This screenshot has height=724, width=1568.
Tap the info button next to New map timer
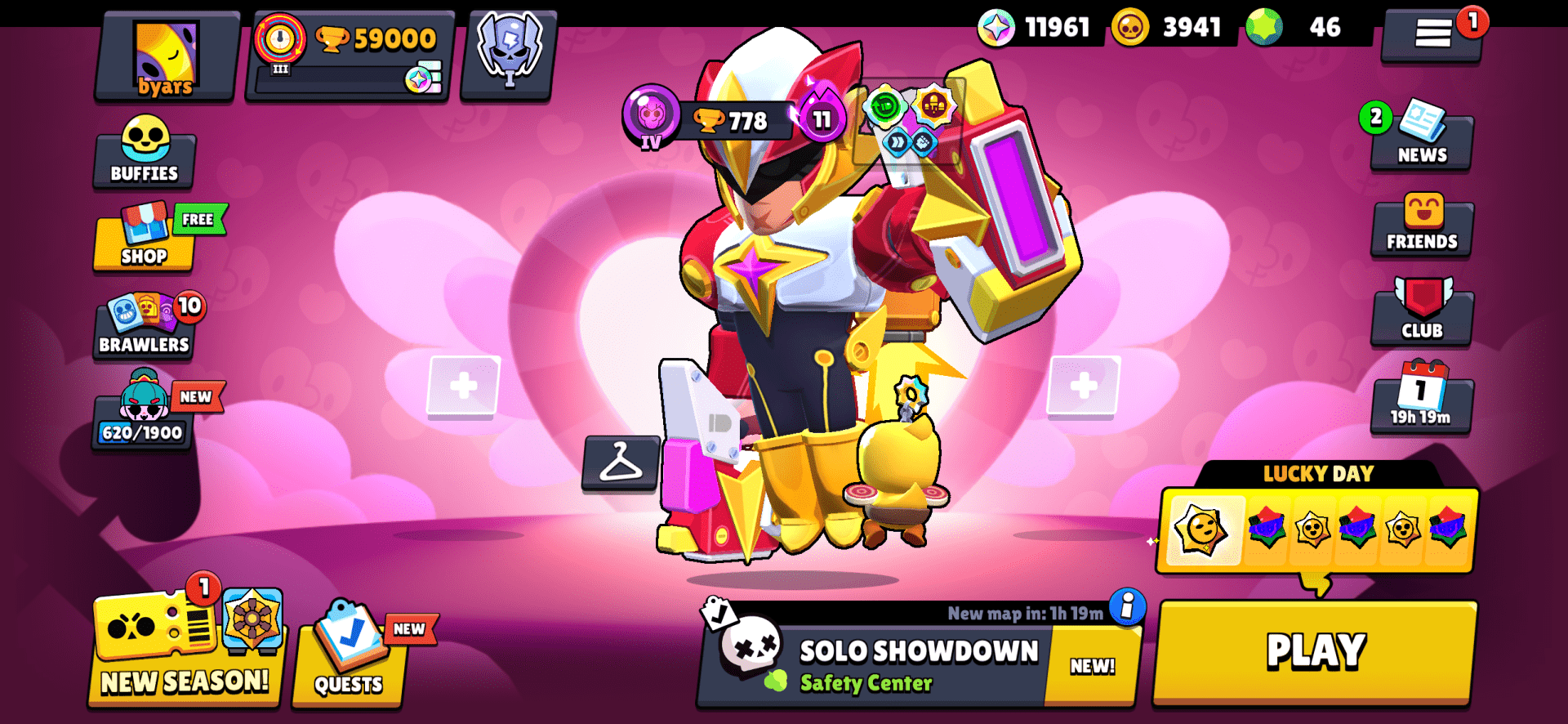1127,611
